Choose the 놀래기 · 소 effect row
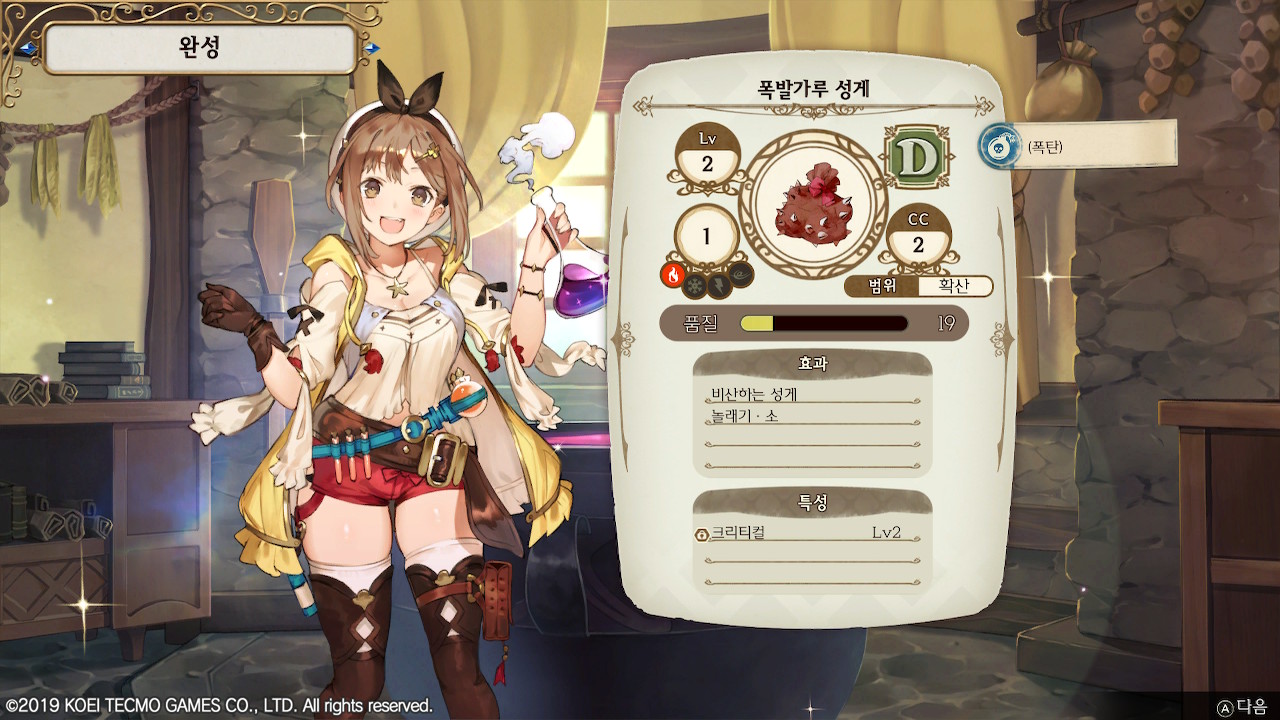The height and width of the screenshot is (720, 1280). pyautogui.click(x=808, y=416)
